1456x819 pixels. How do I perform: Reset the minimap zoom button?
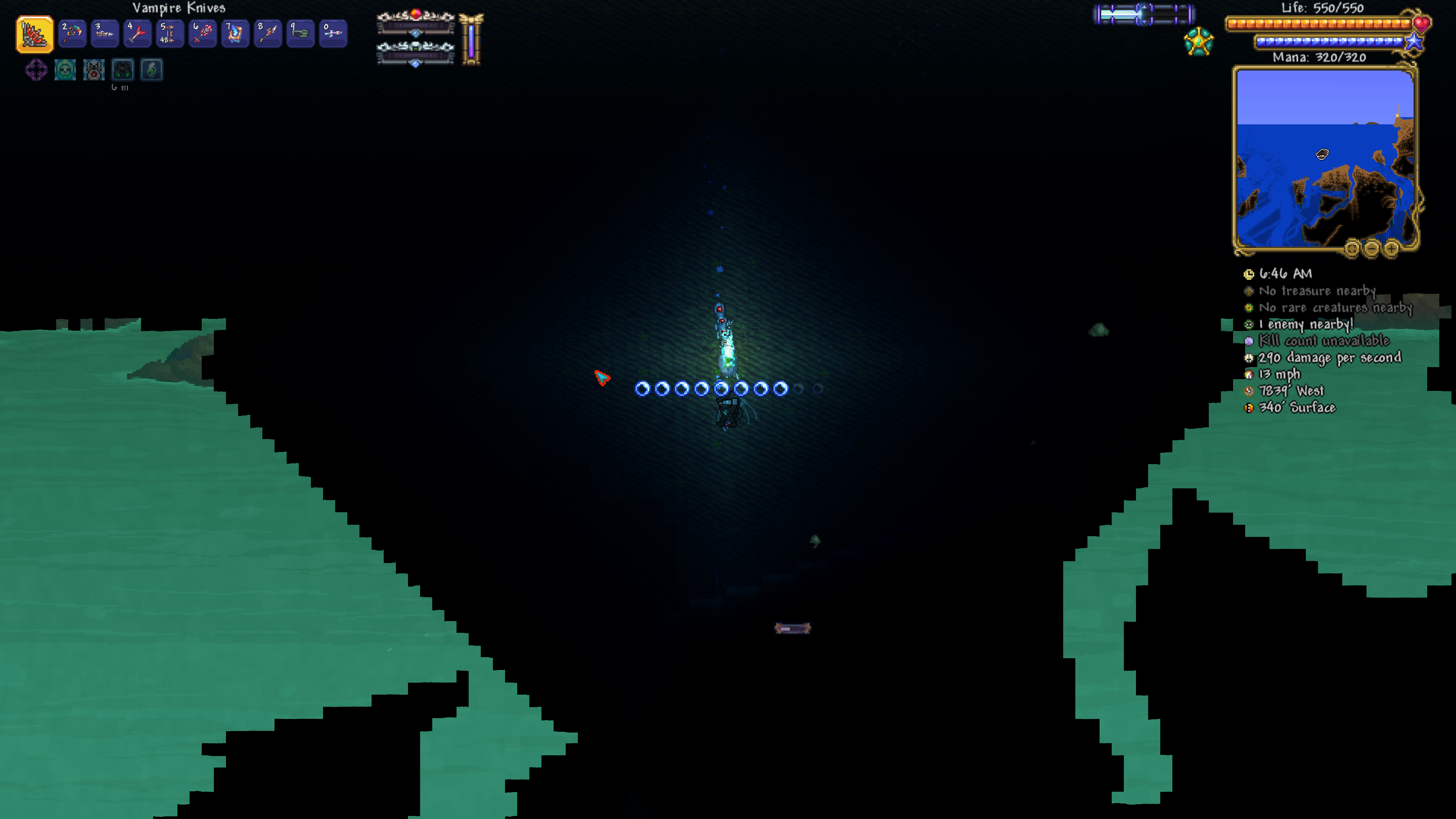(1352, 248)
